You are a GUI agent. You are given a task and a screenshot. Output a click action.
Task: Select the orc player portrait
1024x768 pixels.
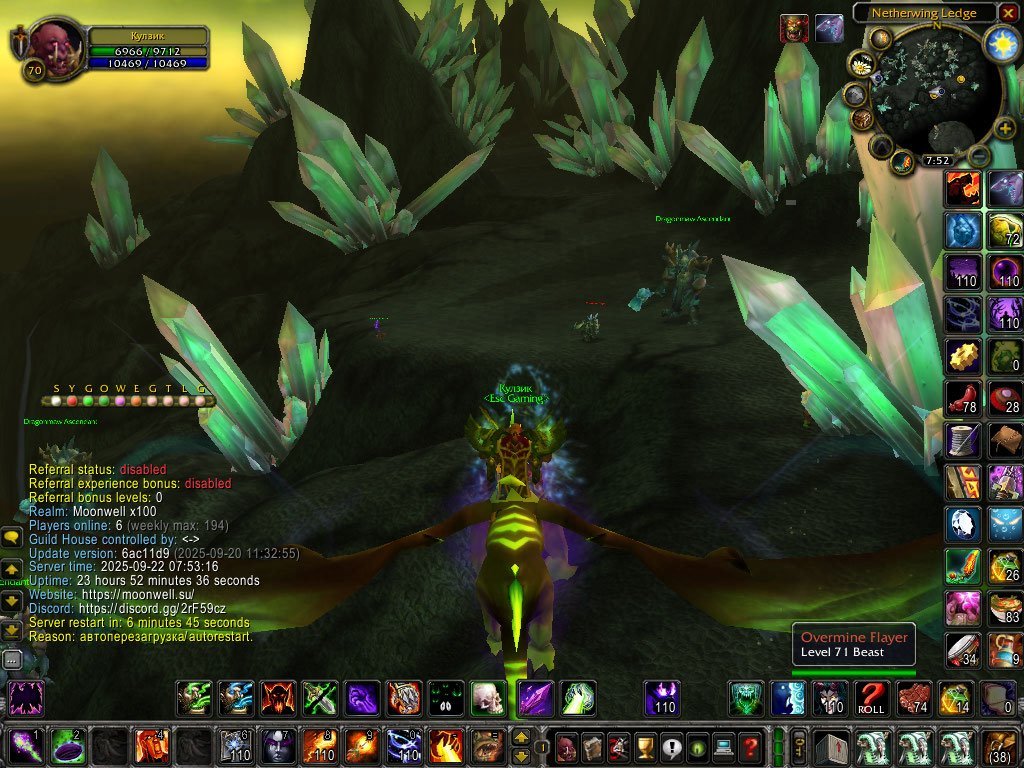(x=50, y=42)
